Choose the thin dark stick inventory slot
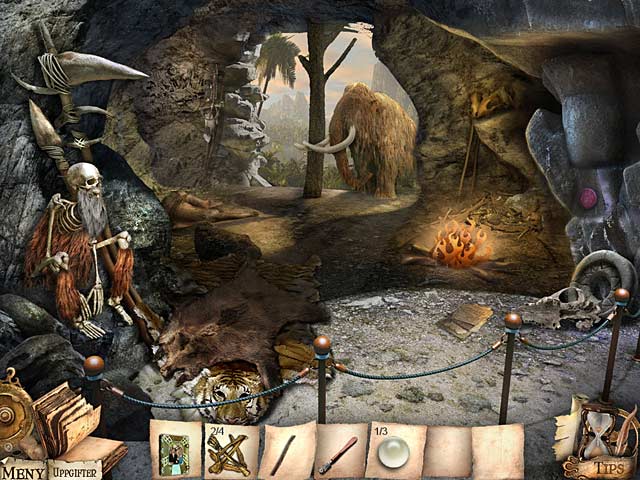 [283, 453]
